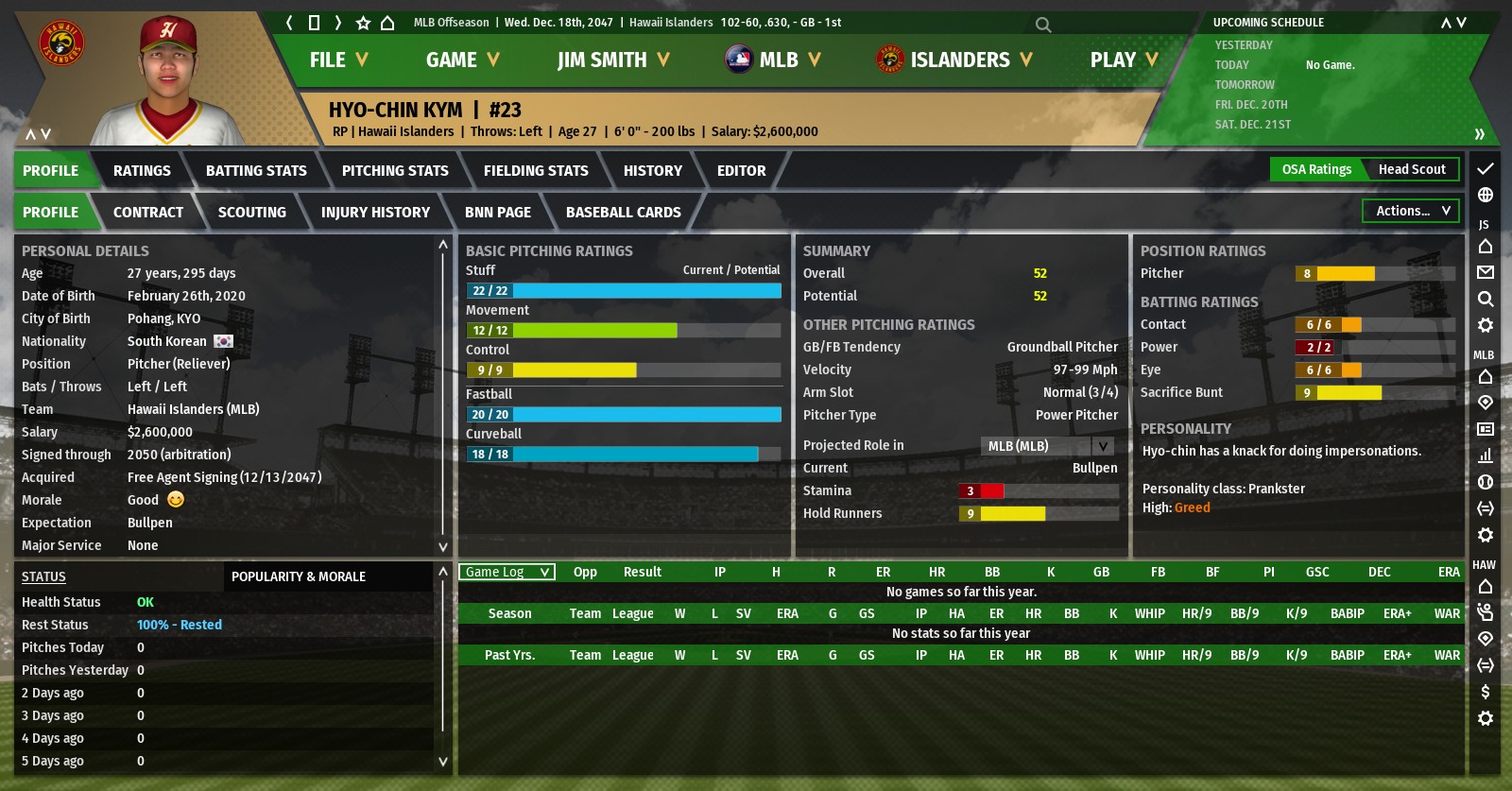Open the ISLANDERS team menu
This screenshot has width=1512, height=791.
[x=954, y=60]
